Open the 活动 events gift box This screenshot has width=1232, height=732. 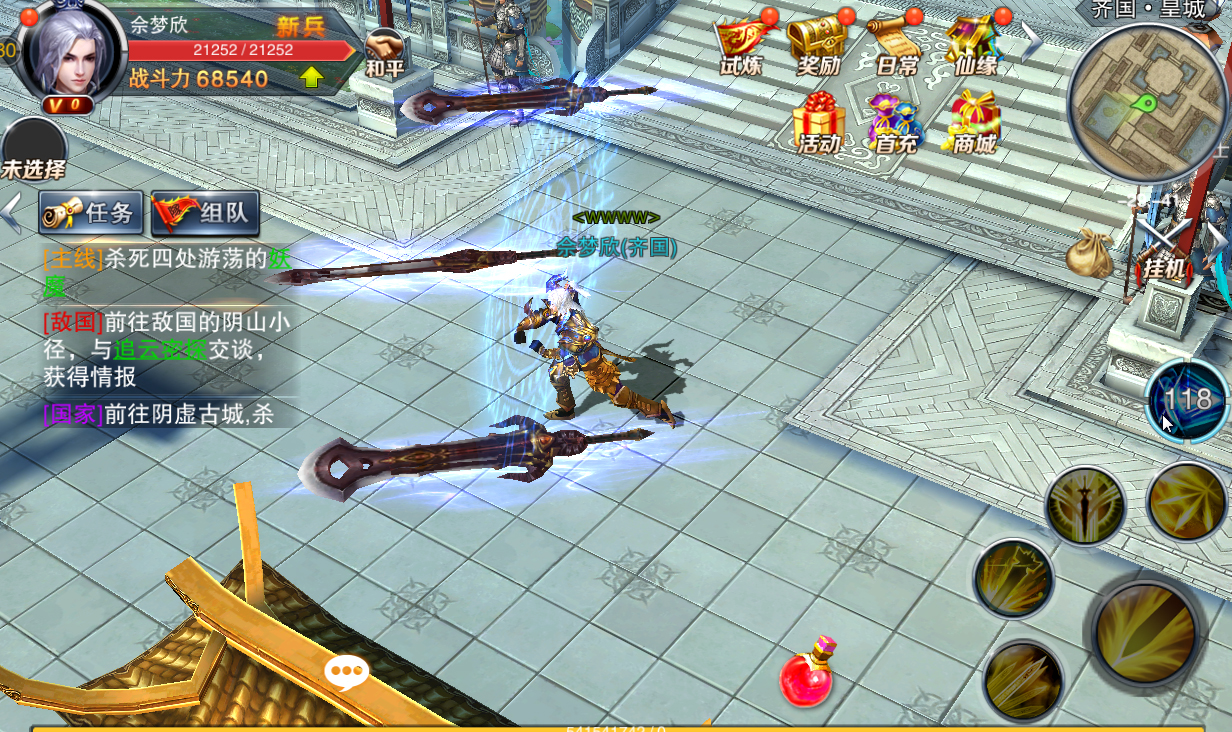click(x=819, y=122)
